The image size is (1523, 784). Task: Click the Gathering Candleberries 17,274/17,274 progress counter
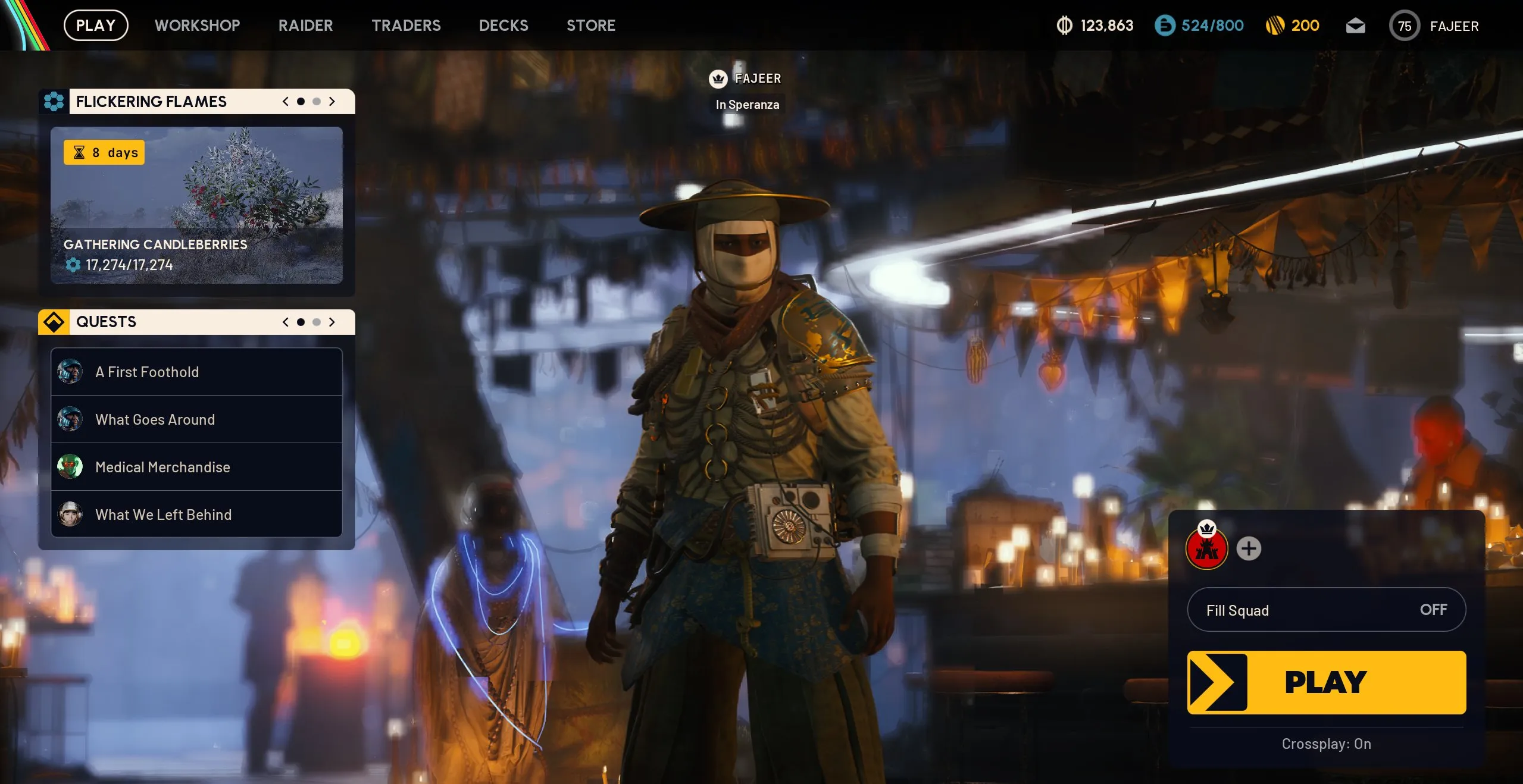point(129,265)
